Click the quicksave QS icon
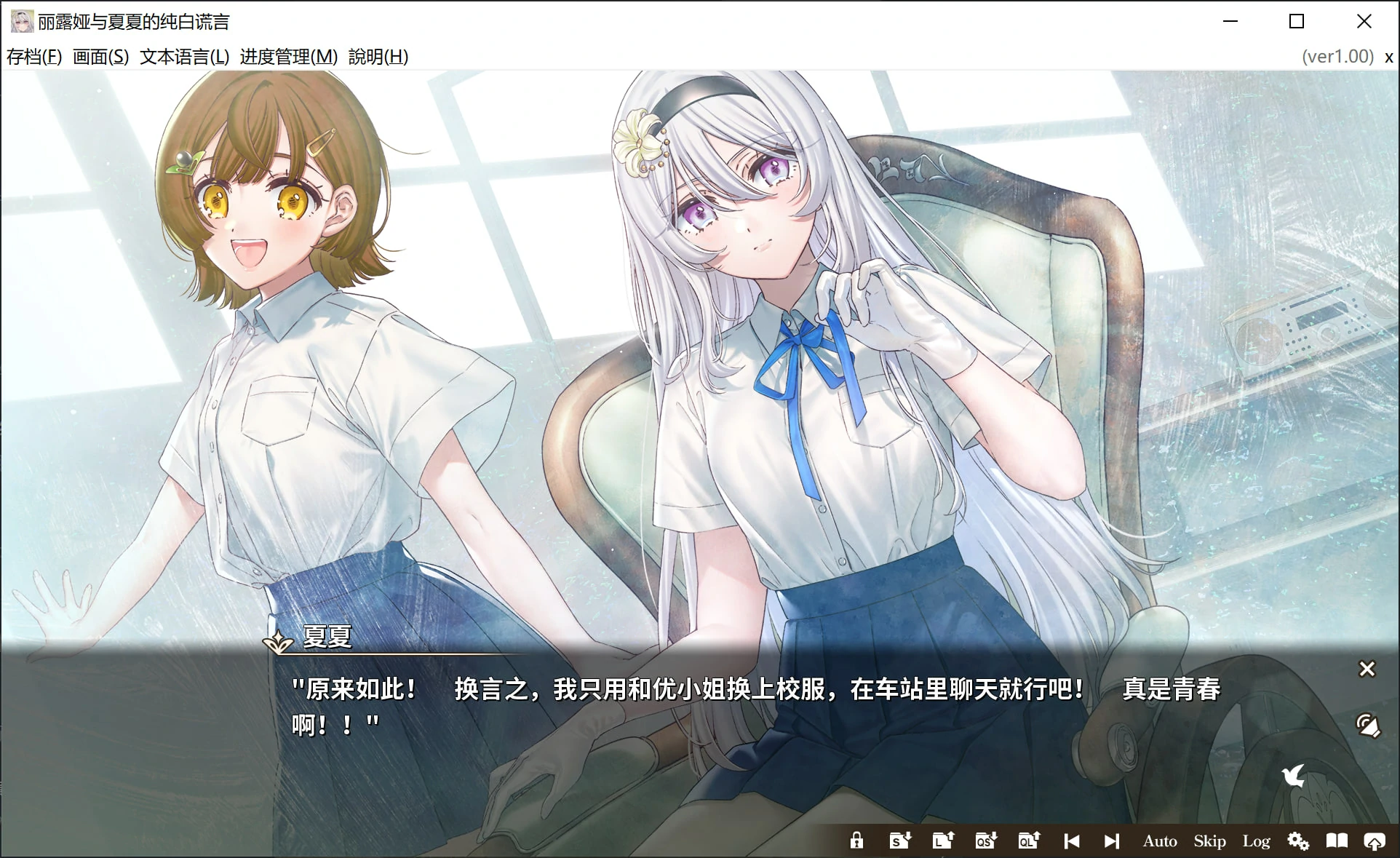The width and height of the screenshot is (1400, 858). [985, 841]
